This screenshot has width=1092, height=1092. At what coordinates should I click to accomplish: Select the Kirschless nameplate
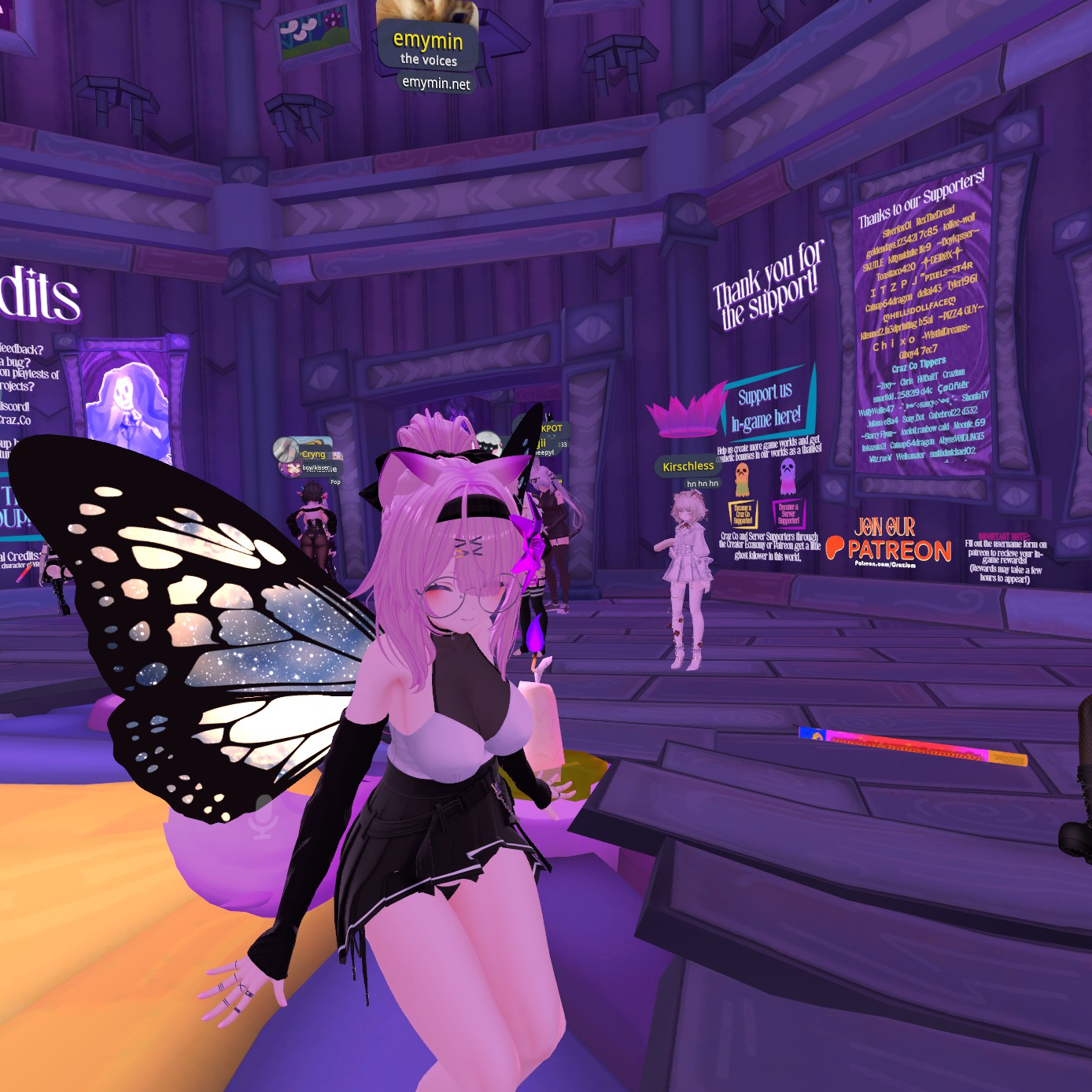point(688,467)
